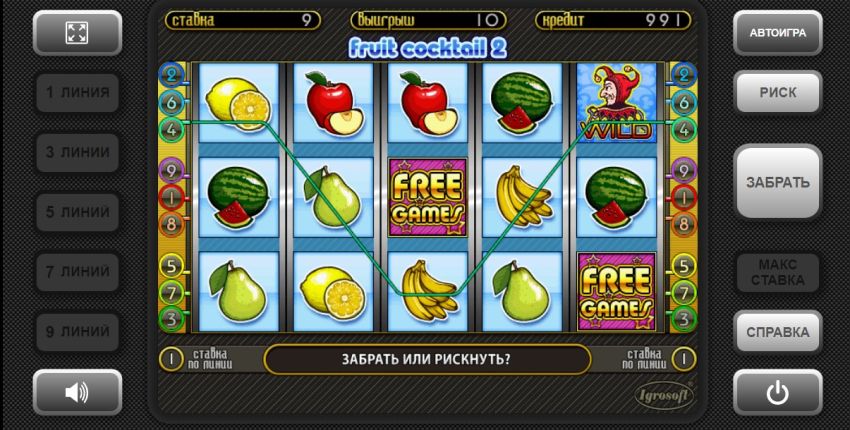This screenshot has width=850, height=430.
Task: Choose the 3 ЛИНИИ button
Action: [x=77, y=152]
